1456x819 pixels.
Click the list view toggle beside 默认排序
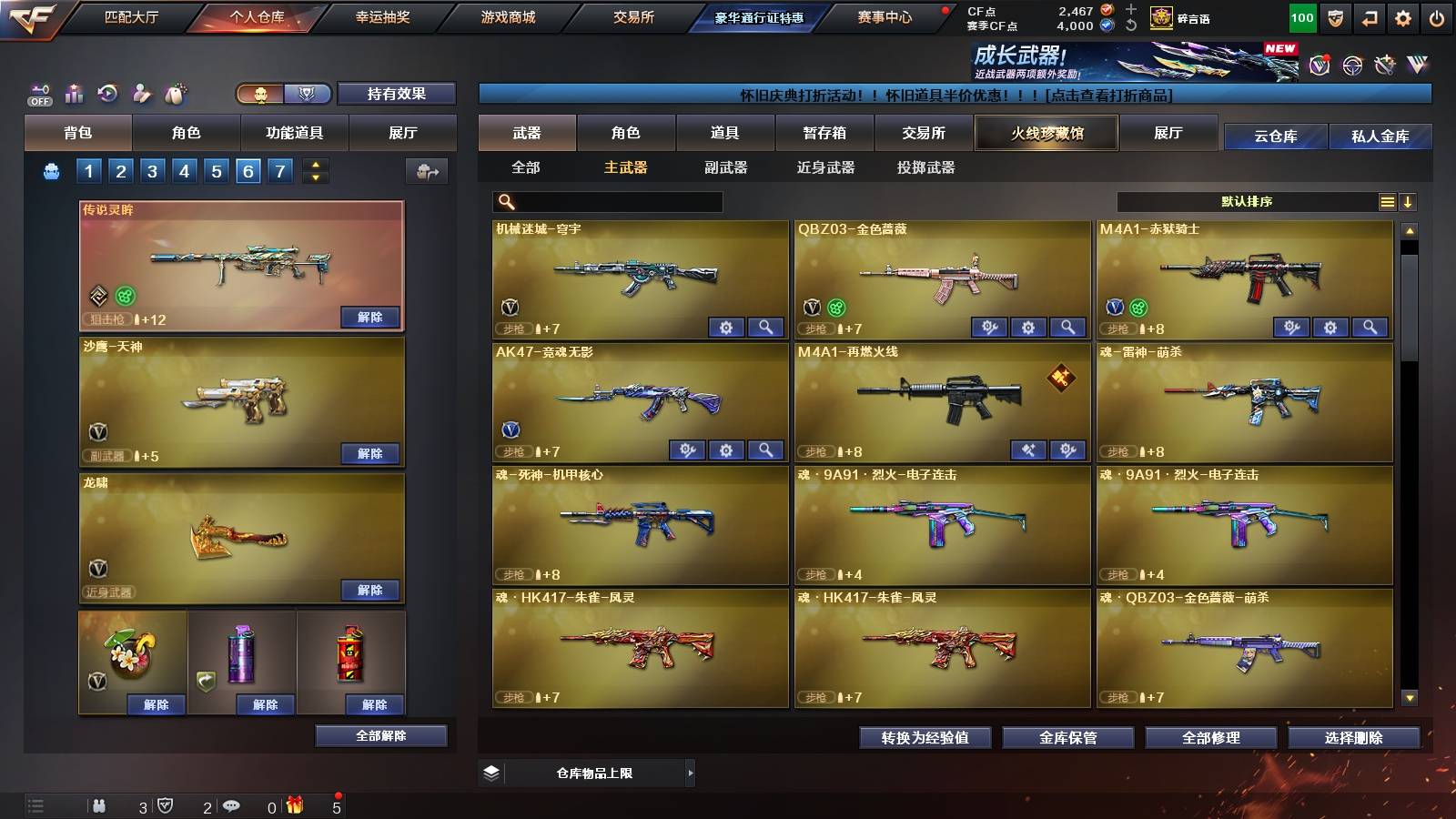tap(1387, 201)
